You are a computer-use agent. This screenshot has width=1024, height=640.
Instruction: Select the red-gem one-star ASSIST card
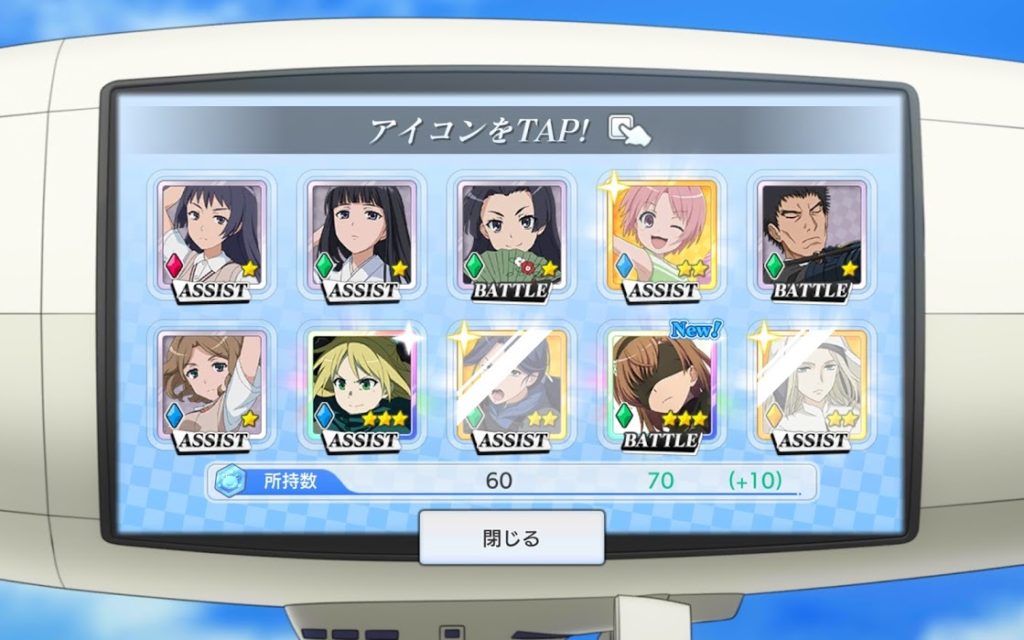click(213, 236)
